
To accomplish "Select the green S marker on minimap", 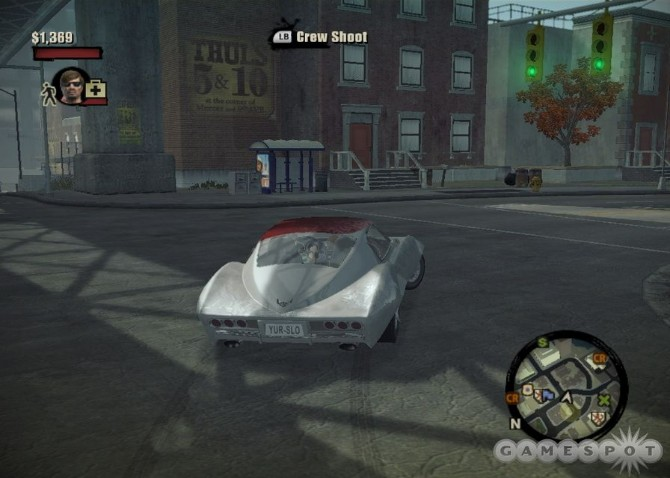I will coord(543,343).
